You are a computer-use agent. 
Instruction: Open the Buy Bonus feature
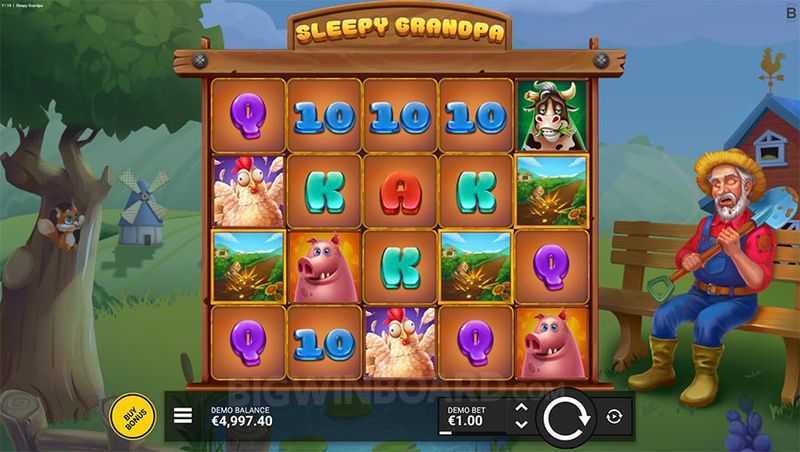(x=132, y=415)
